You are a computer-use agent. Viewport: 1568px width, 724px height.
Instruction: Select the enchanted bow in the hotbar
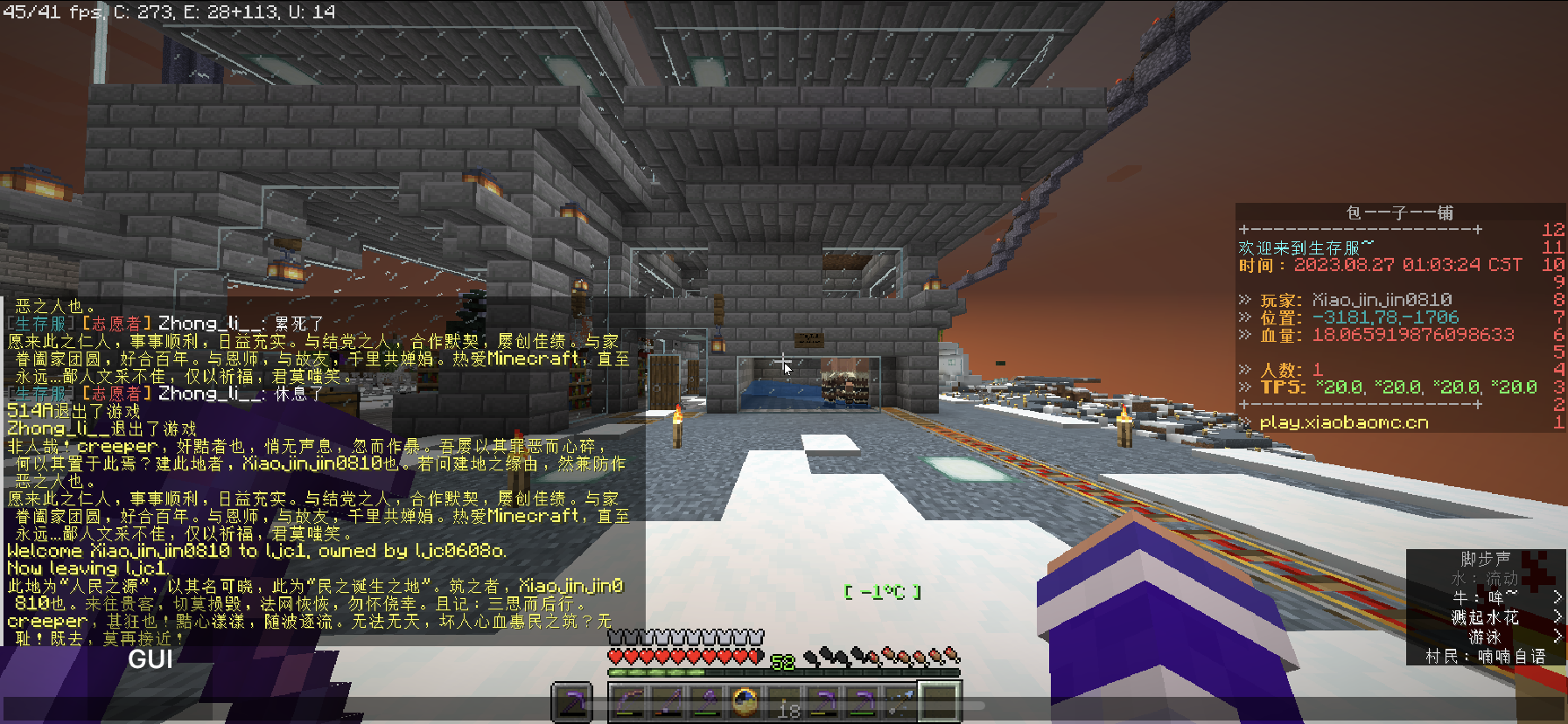click(x=626, y=702)
